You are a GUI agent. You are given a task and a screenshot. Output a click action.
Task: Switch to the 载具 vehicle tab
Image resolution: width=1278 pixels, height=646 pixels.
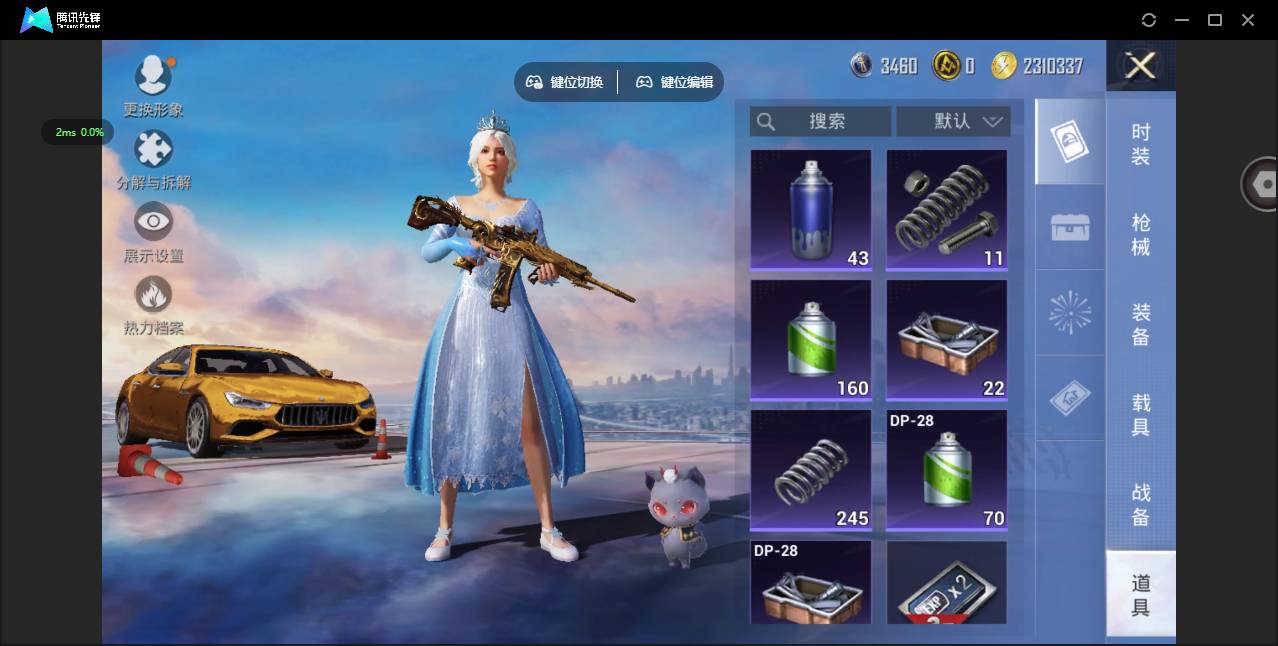(1140, 414)
